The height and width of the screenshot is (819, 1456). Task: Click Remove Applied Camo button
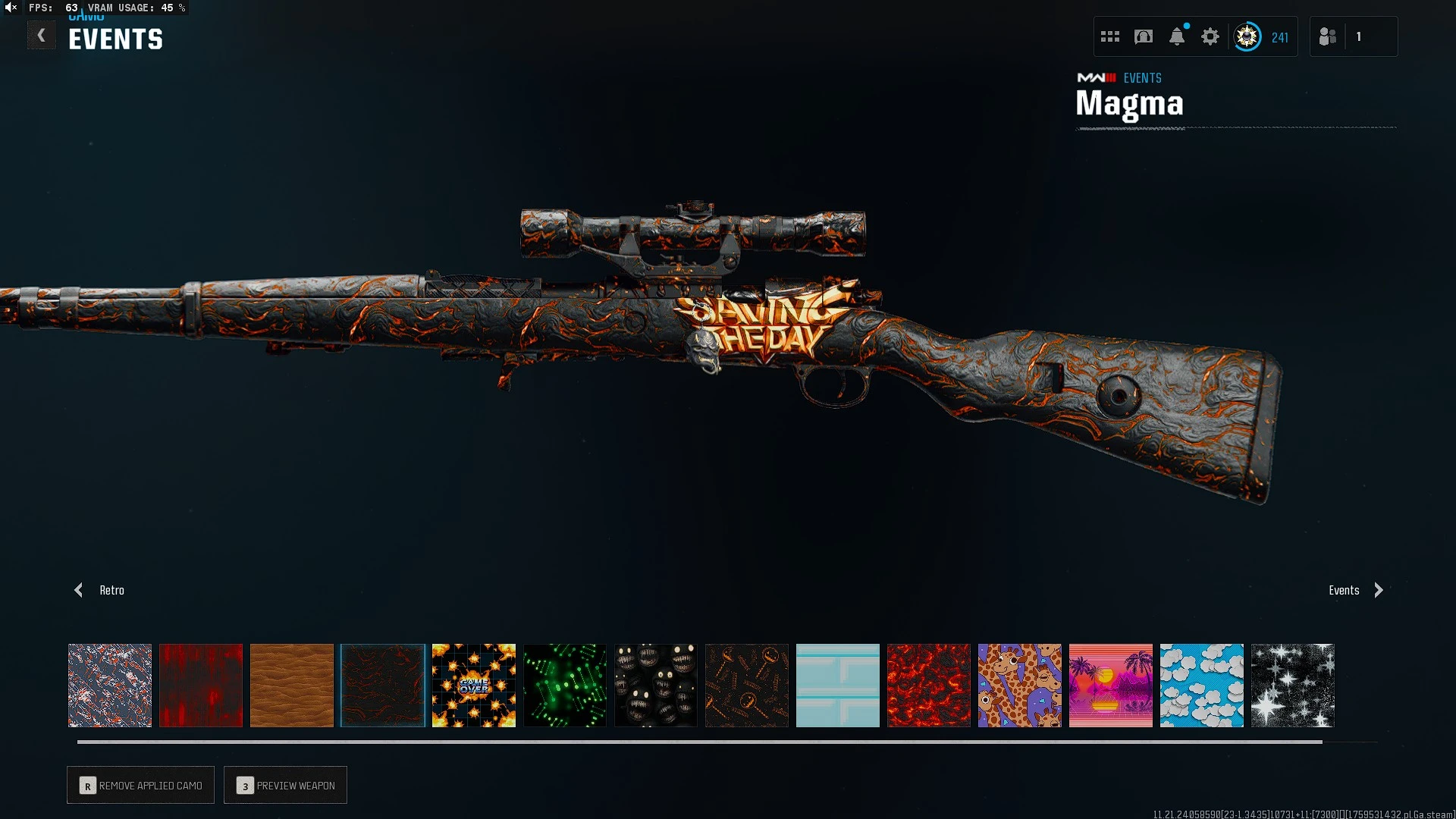coord(141,785)
